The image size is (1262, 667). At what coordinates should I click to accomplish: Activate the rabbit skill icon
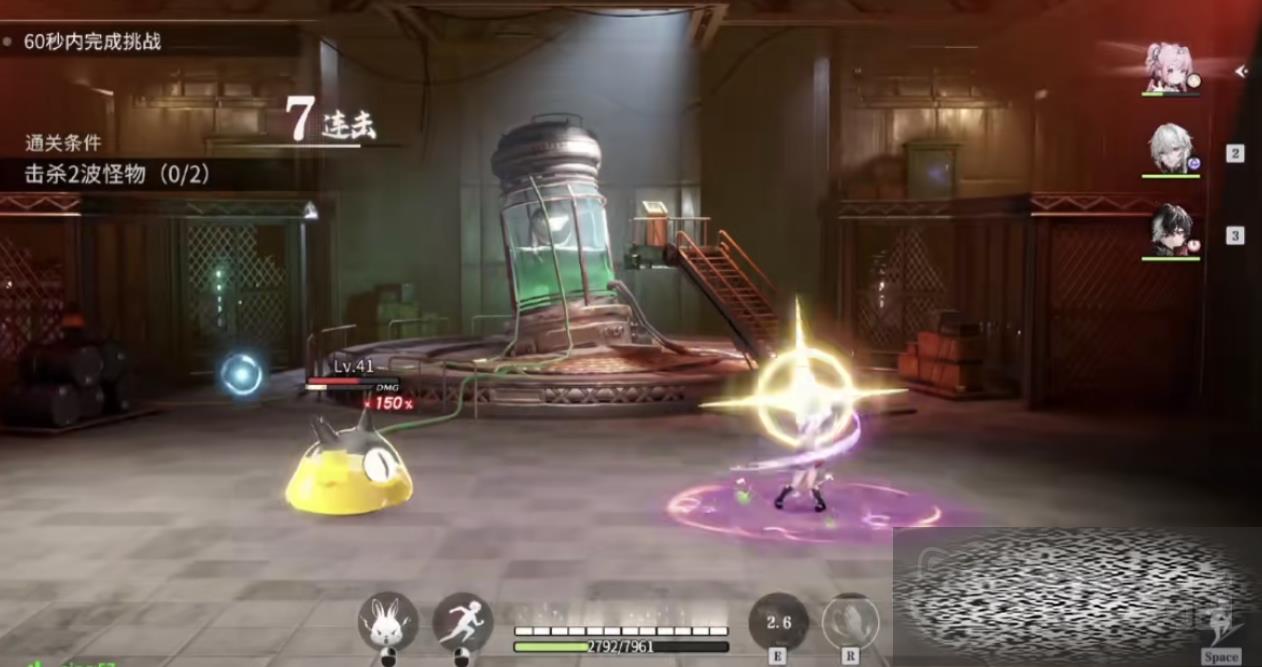pyautogui.click(x=388, y=622)
